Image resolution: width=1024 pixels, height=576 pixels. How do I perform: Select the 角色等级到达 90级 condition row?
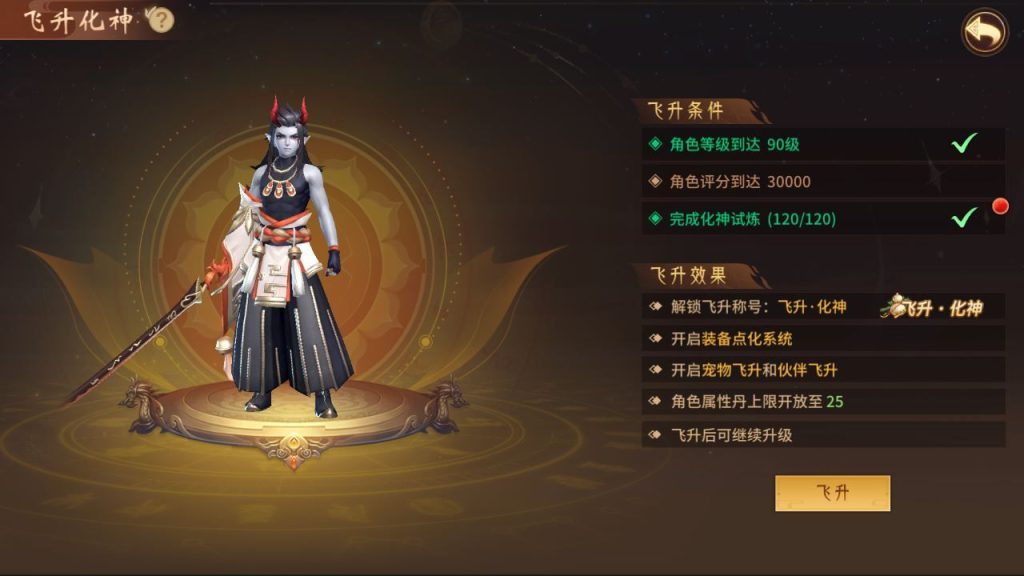822,144
